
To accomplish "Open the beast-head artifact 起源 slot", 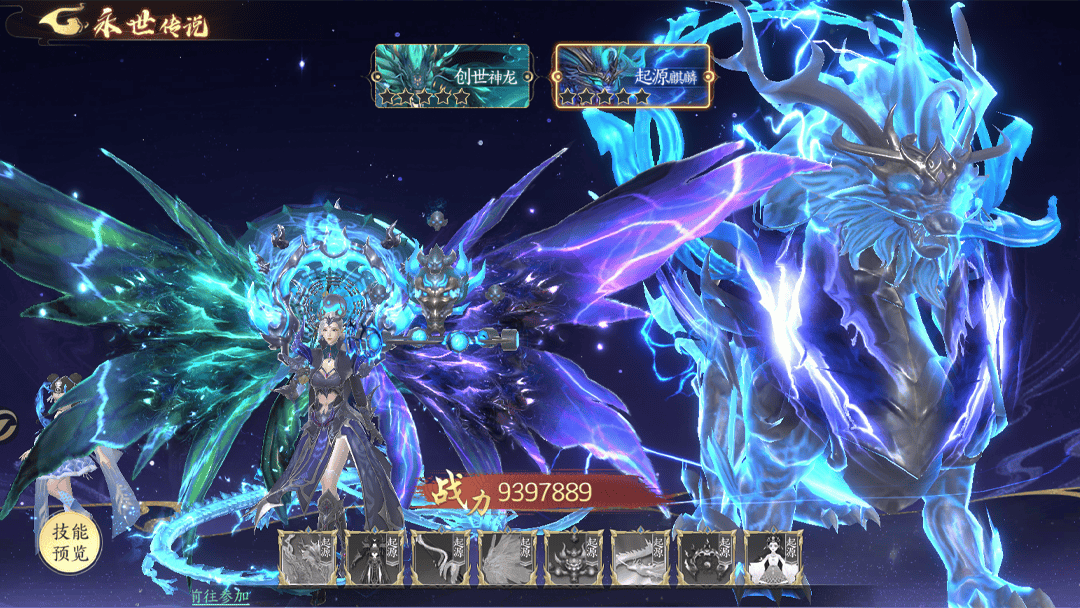I will 574,557.
